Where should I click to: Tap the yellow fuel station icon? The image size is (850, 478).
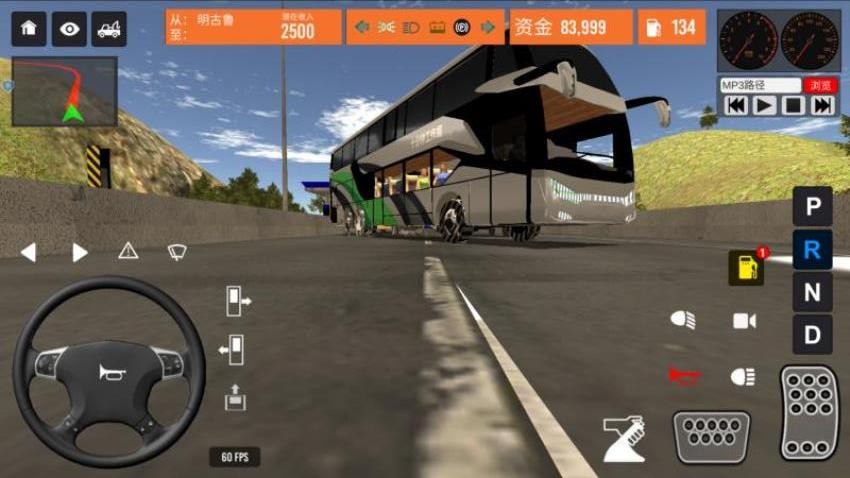746,267
